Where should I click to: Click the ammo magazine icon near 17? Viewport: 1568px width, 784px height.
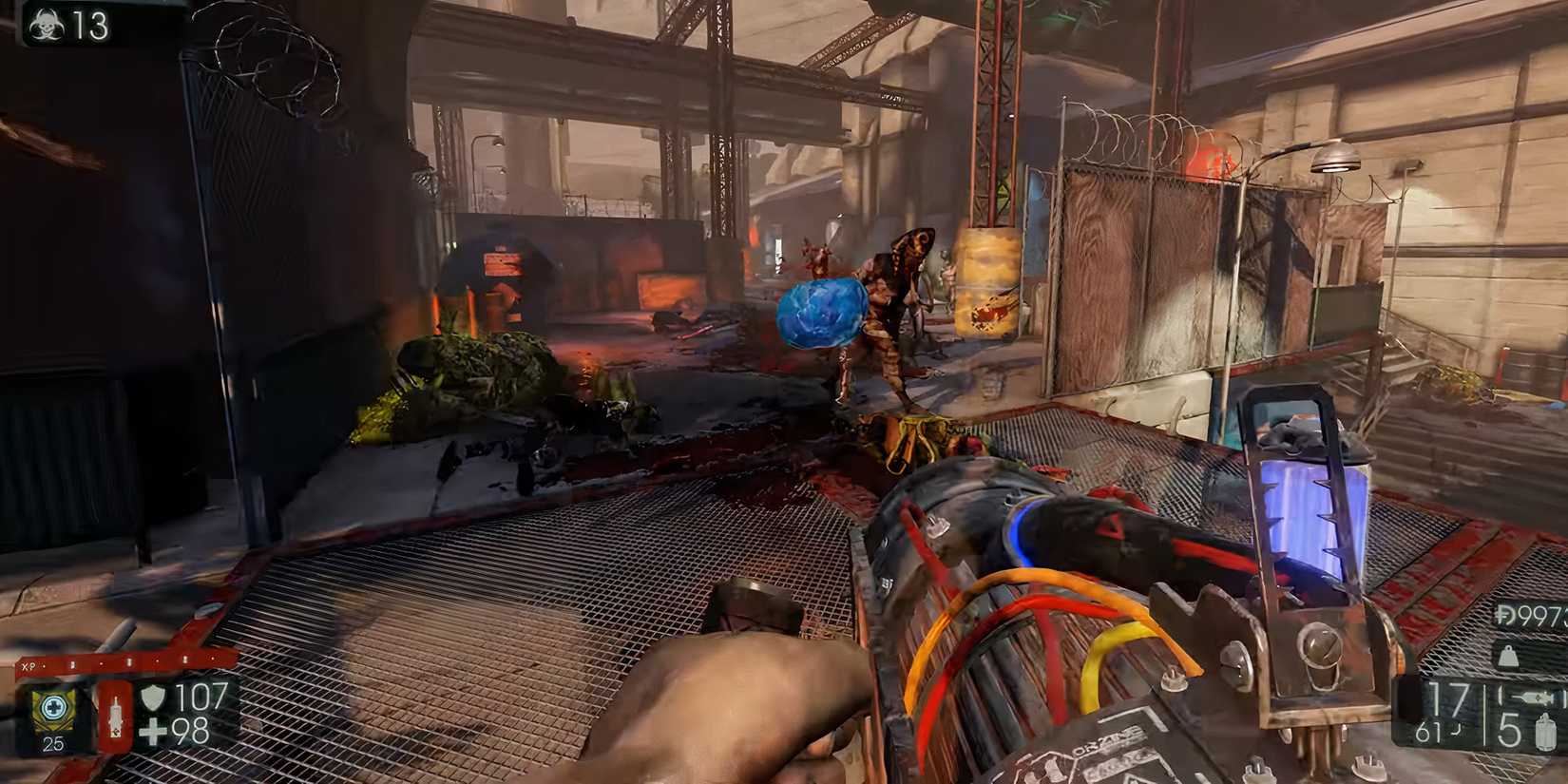click(1532, 696)
